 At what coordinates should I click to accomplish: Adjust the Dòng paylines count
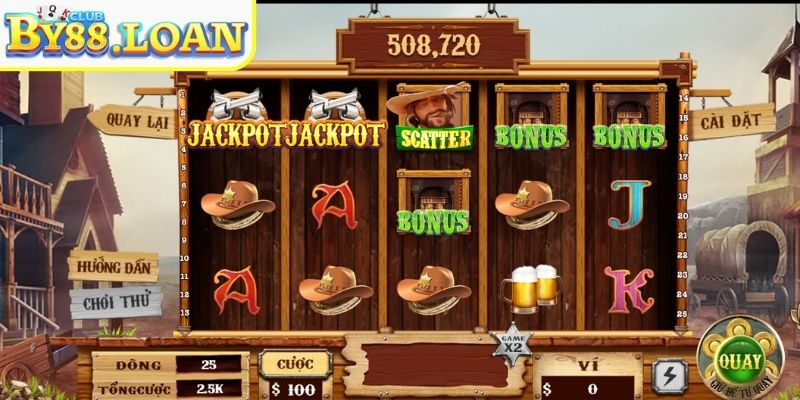coord(209,362)
